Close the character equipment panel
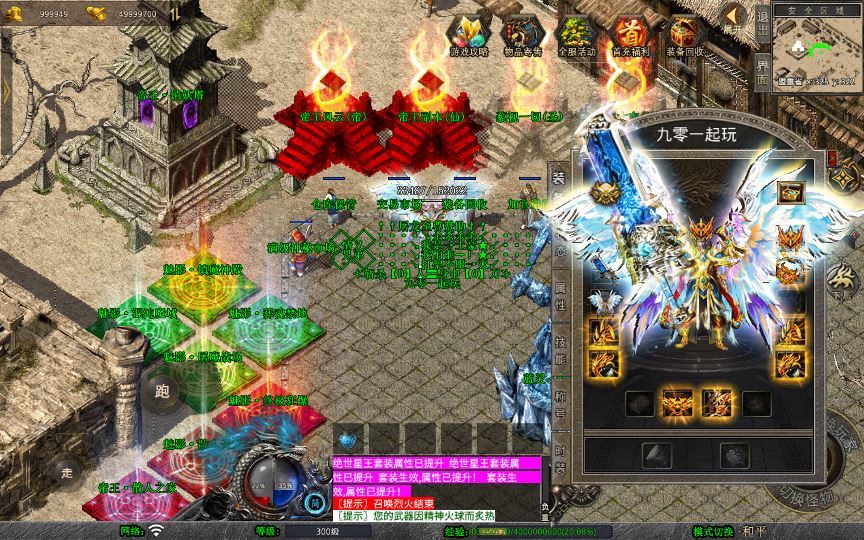The image size is (864, 540). click(832, 157)
